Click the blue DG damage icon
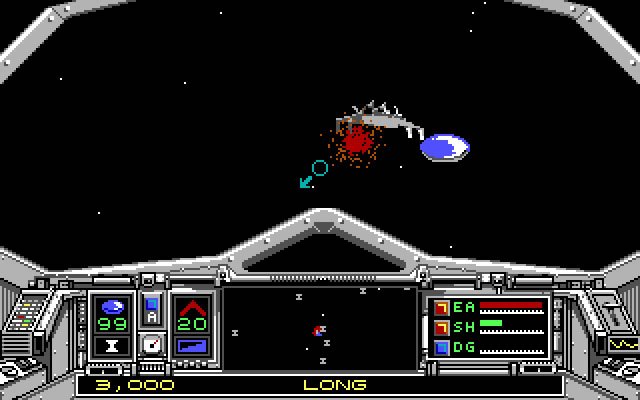640x400 pixels. point(442,347)
